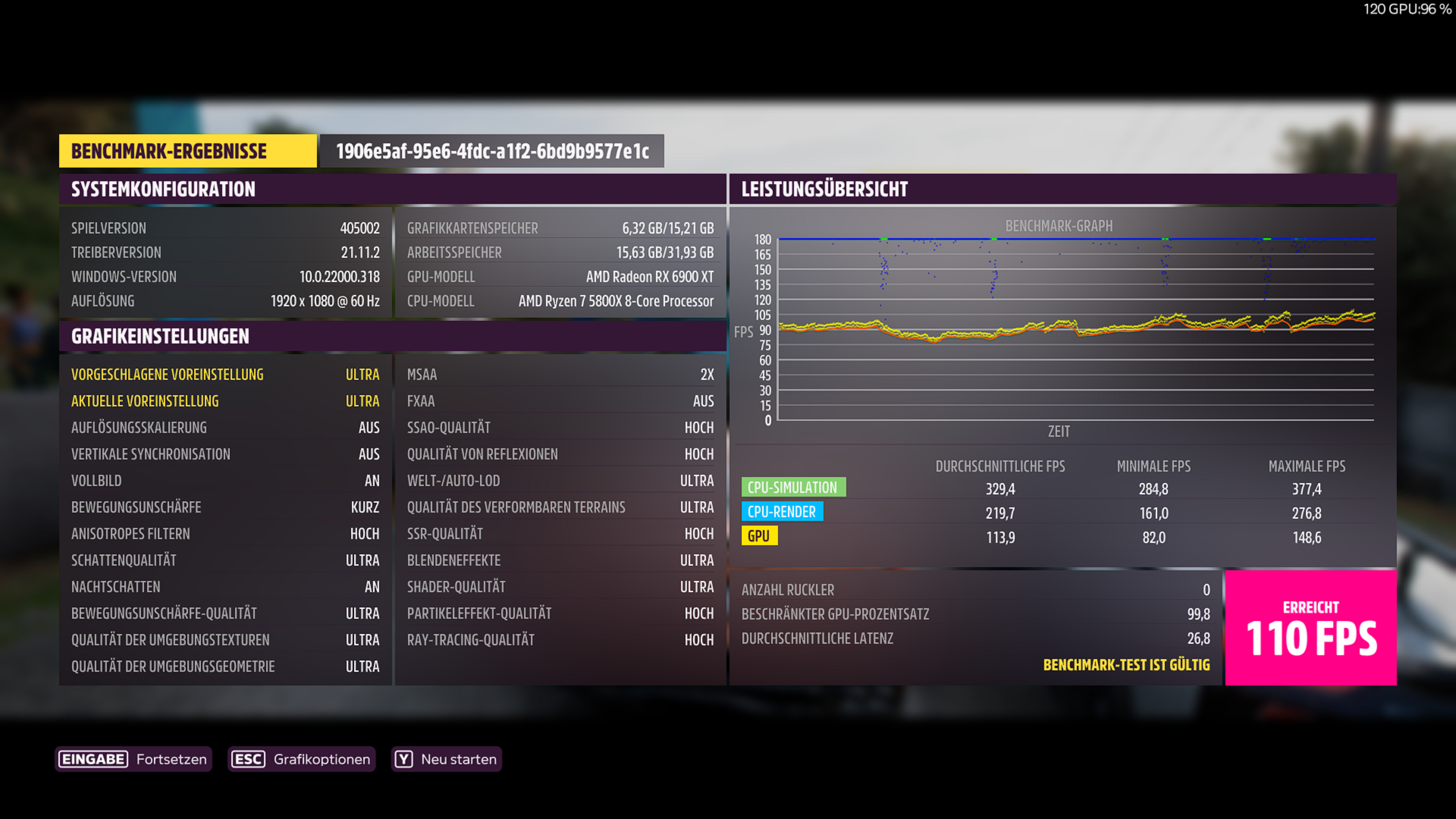Select the GRAFIKEINSTELLUNGEN section header

coord(159,336)
